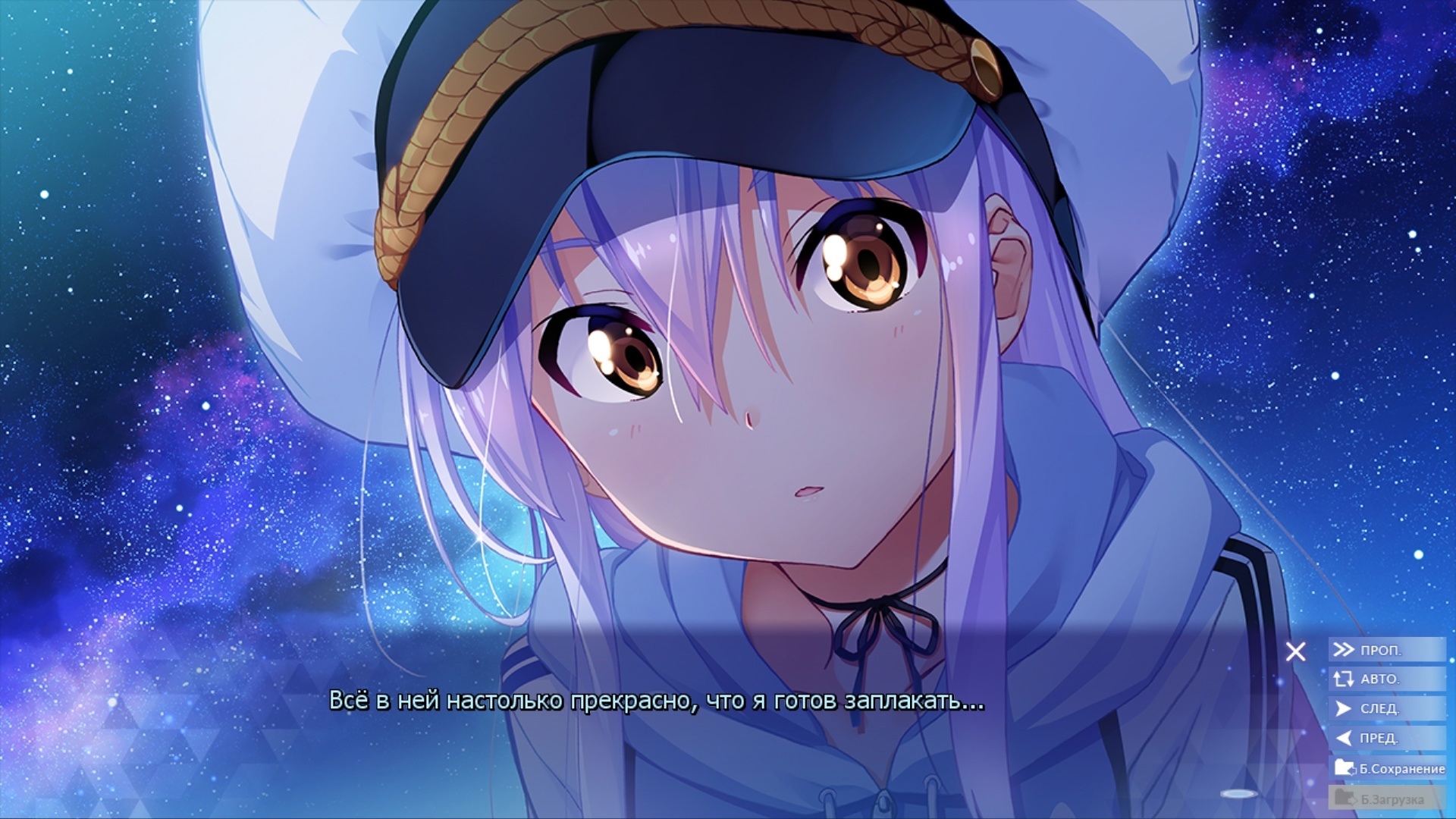Go back using the ПРЕД. button
The height and width of the screenshot is (819, 1456).
pos(1386,738)
